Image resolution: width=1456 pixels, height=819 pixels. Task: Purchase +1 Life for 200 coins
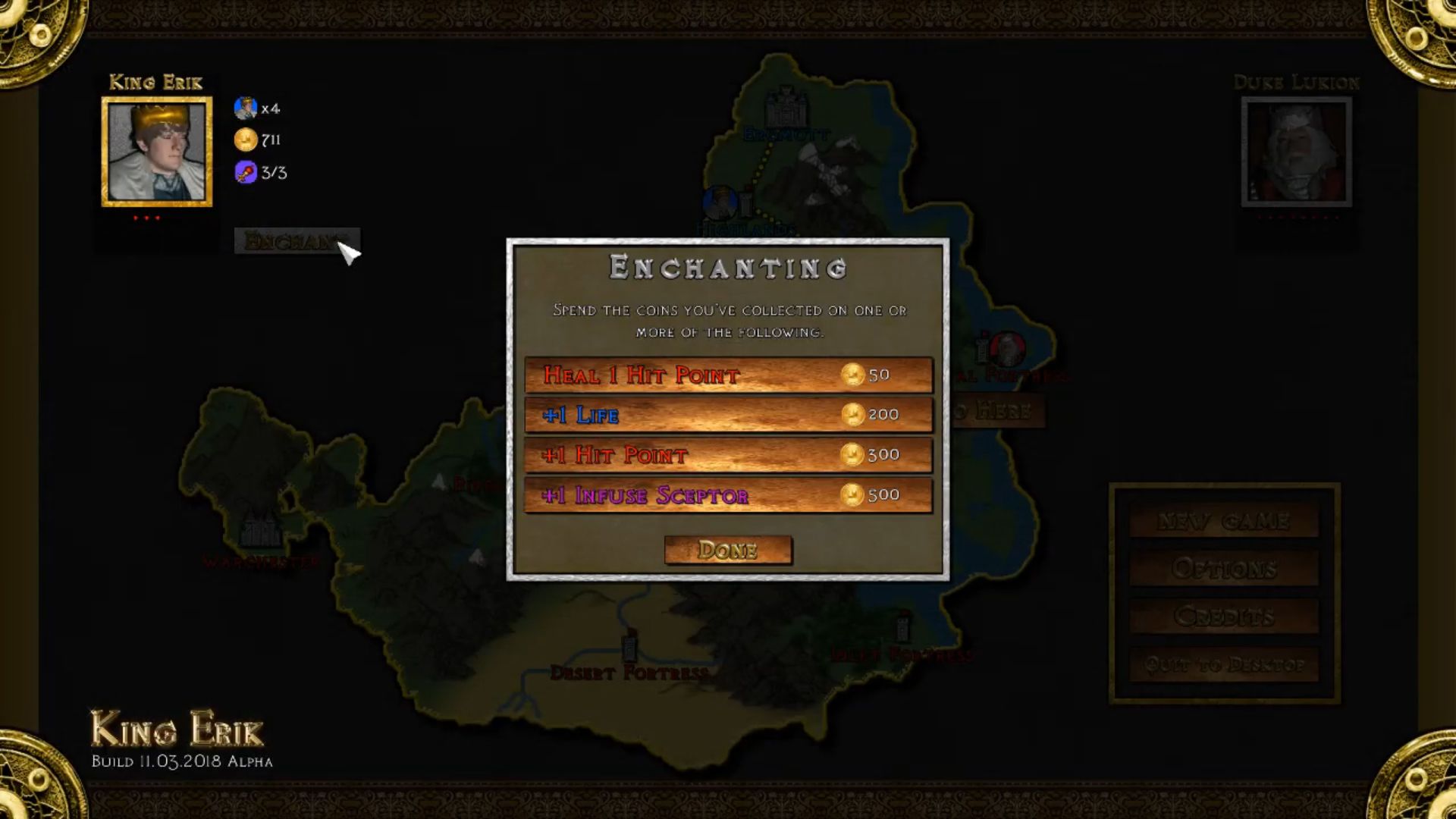click(x=728, y=415)
